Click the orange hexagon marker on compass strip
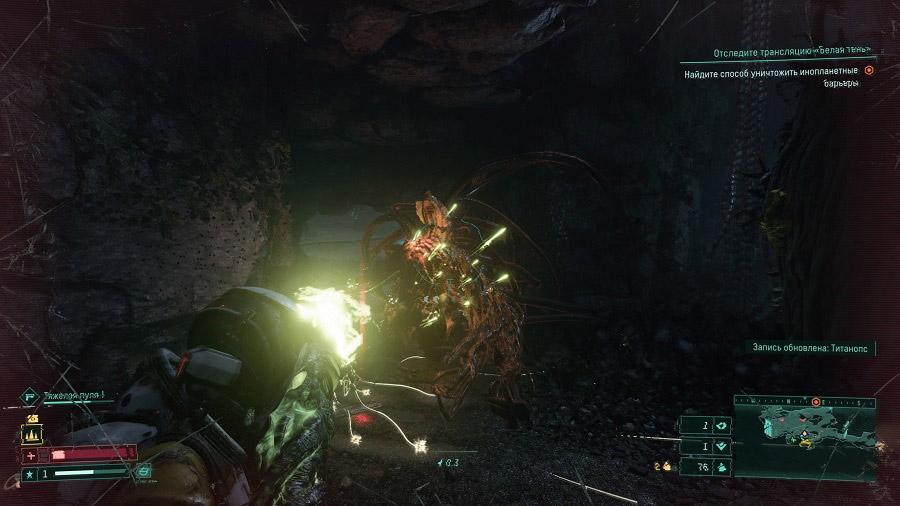The width and height of the screenshot is (900, 506). click(x=816, y=401)
